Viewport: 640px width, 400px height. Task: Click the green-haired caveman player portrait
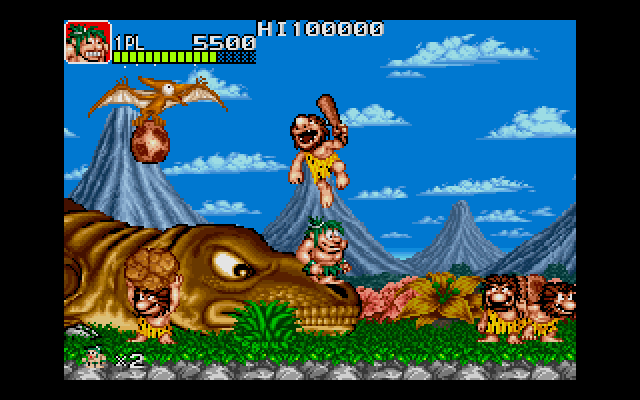tap(87, 43)
